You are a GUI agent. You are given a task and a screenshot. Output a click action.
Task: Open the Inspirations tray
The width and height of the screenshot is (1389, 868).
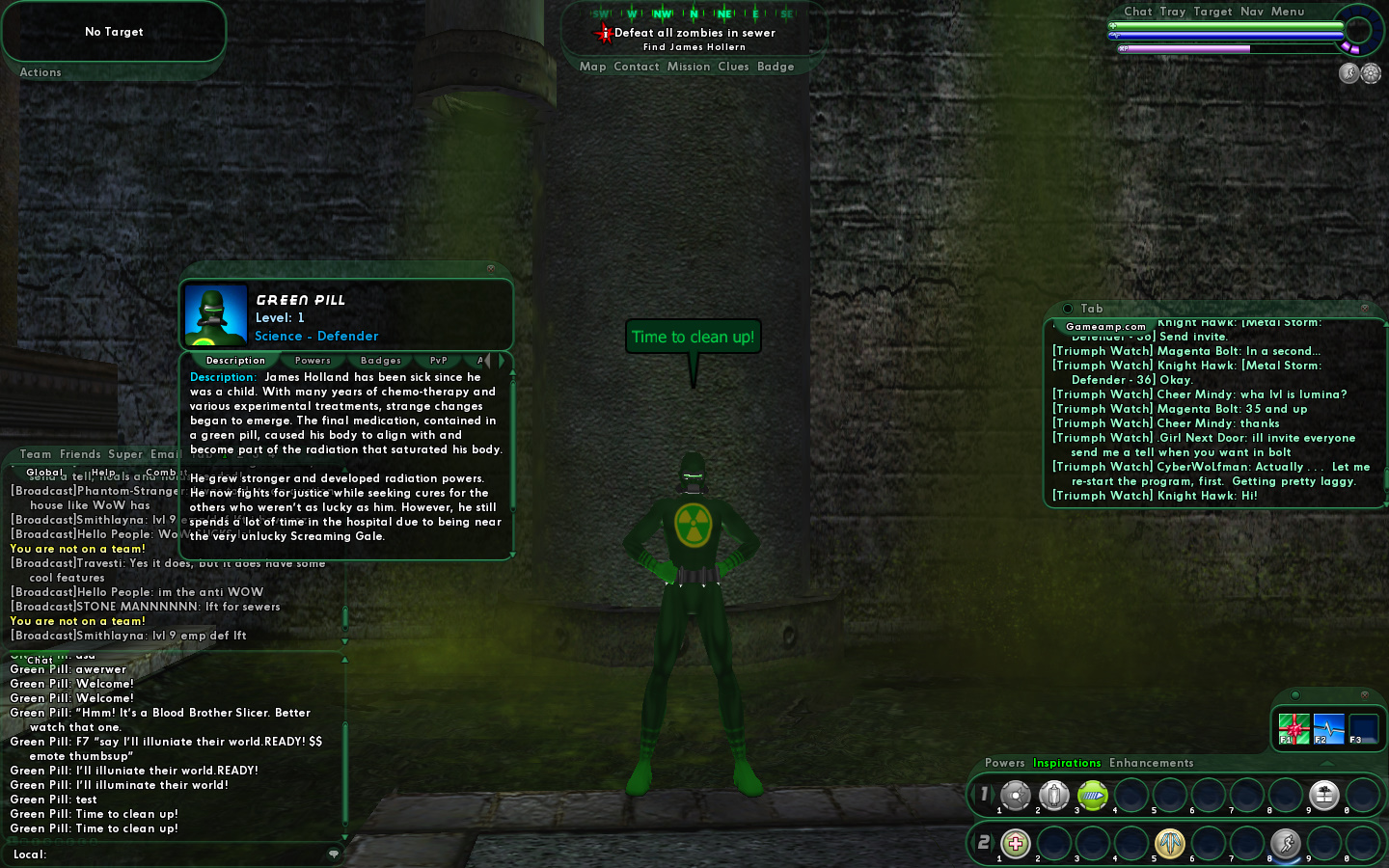(1066, 763)
